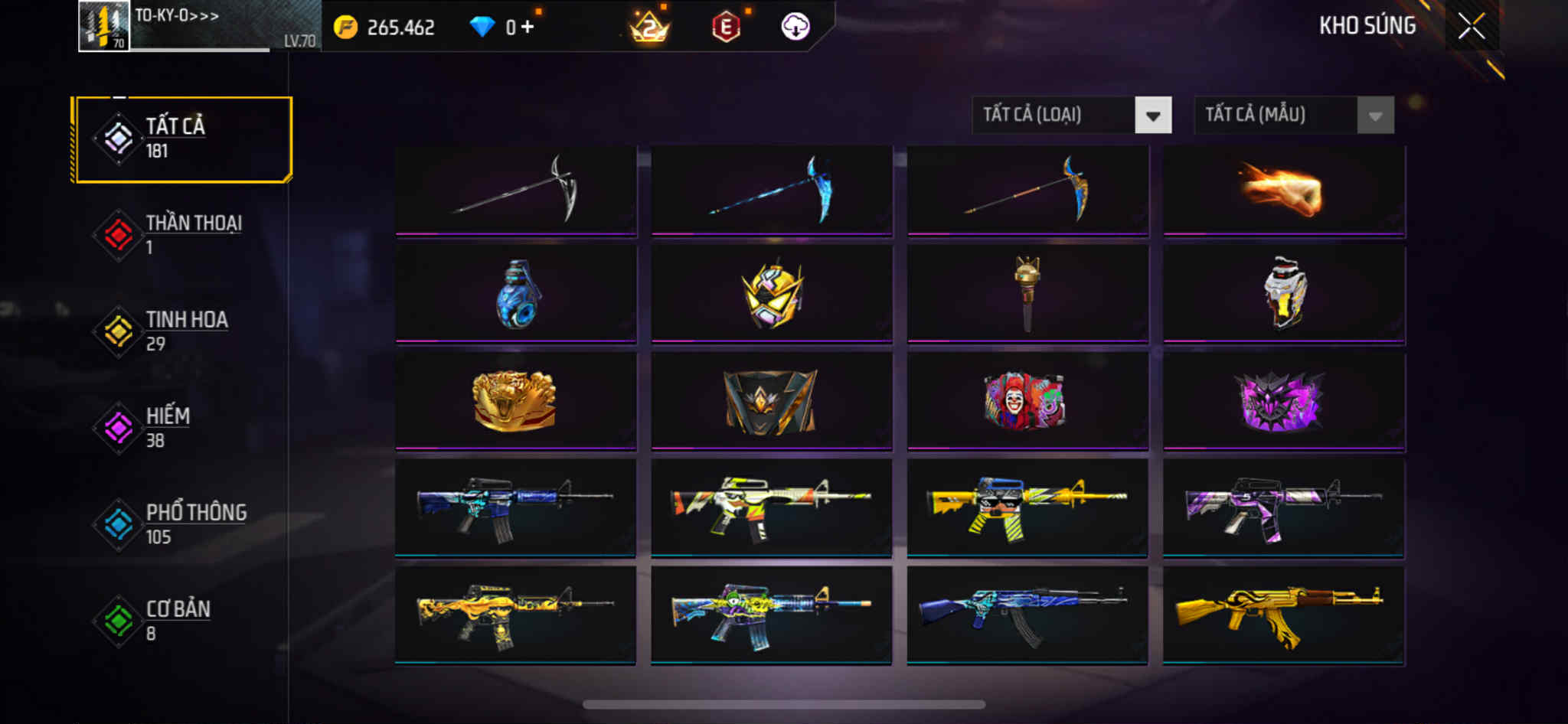Close the Kho Súng weapon armory screen
Screen dimensions: 1568x724
coord(1471,27)
